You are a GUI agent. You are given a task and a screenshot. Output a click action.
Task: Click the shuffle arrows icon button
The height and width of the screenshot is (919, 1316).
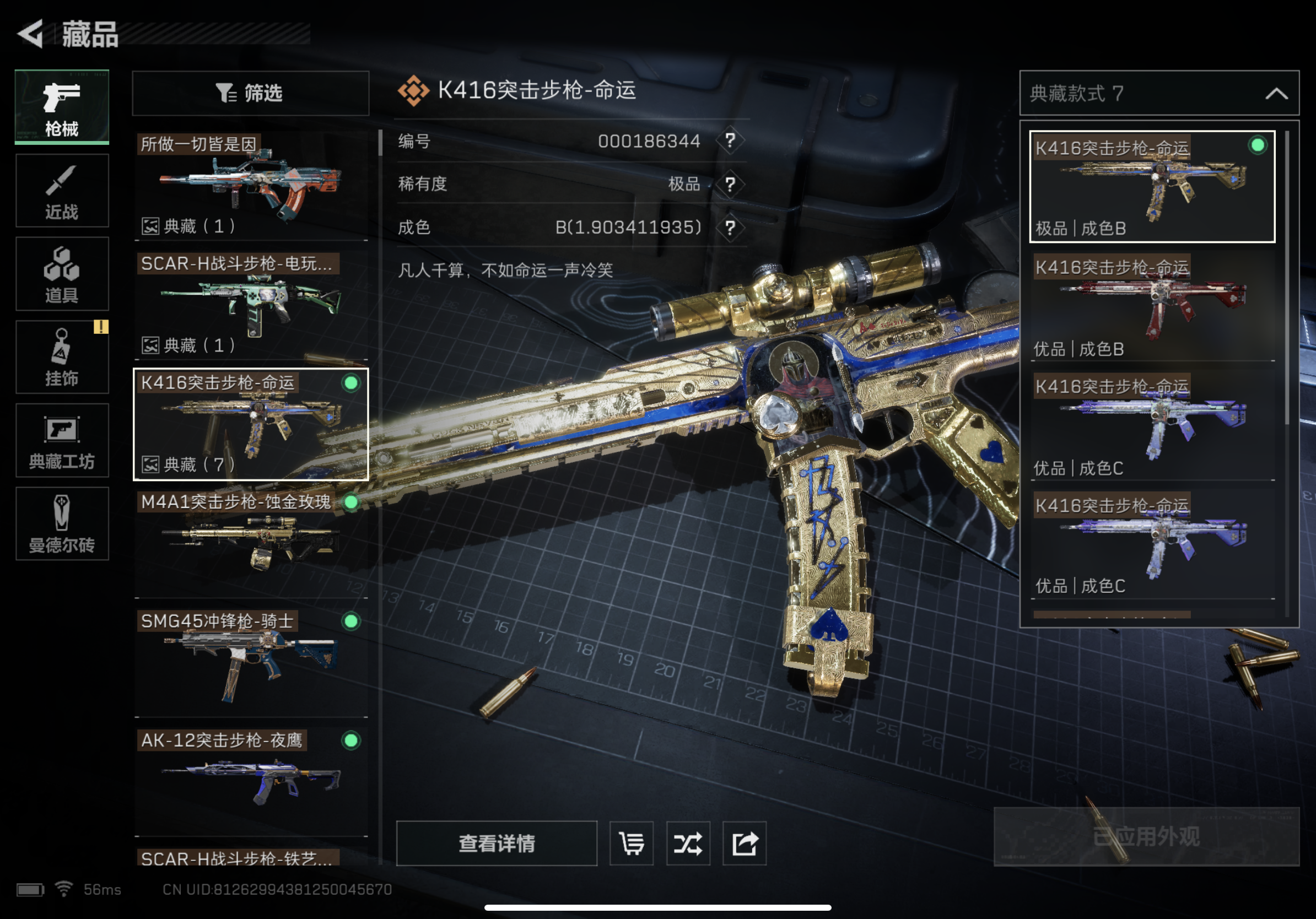point(688,844)
